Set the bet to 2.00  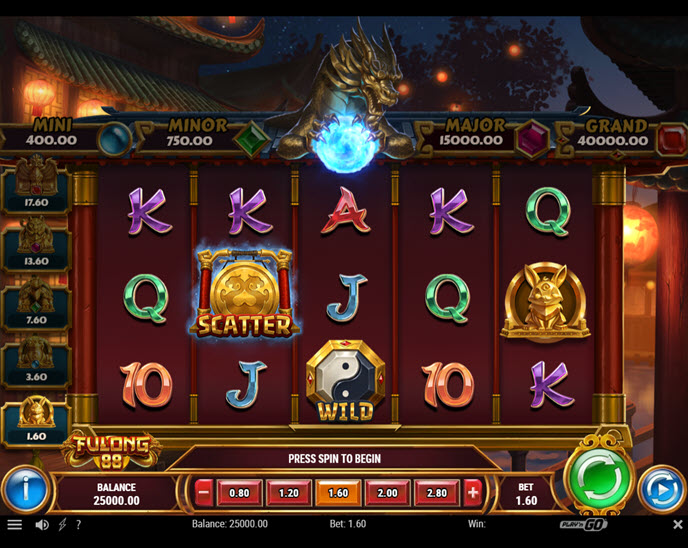pos(387,492)
